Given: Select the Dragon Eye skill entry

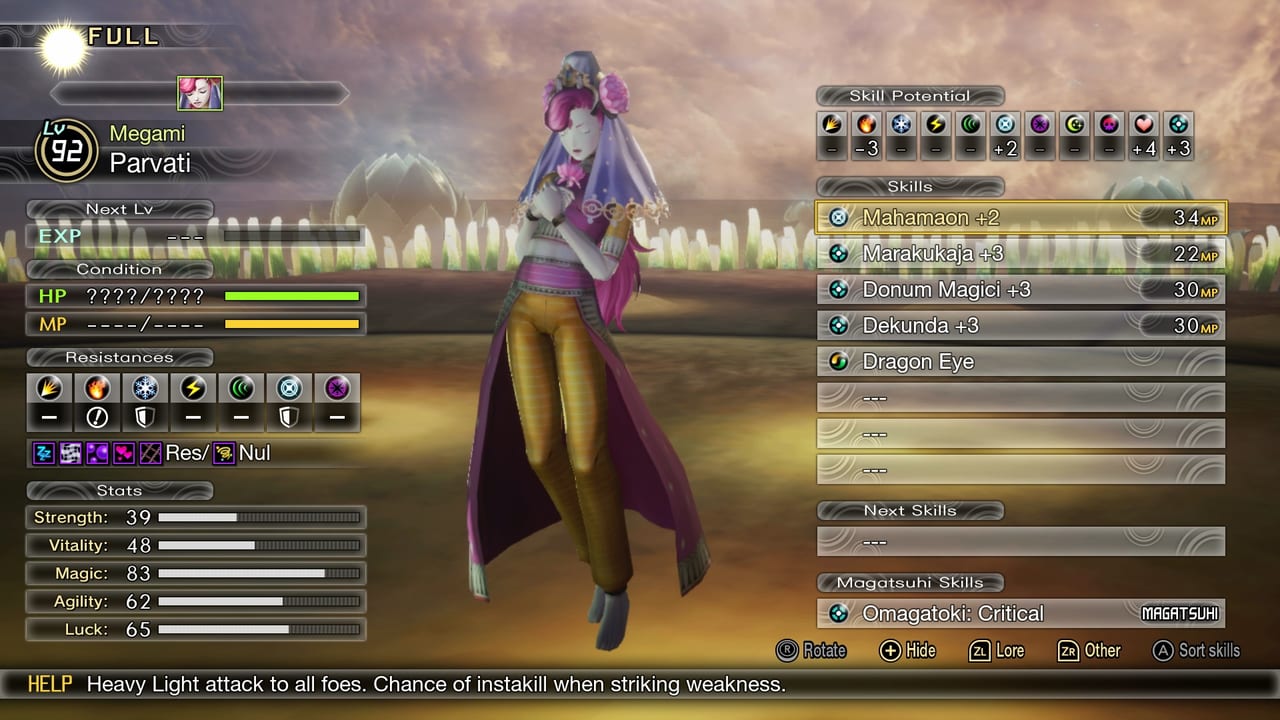Looking at the screenshot, I should click(x=1020, y=361).
